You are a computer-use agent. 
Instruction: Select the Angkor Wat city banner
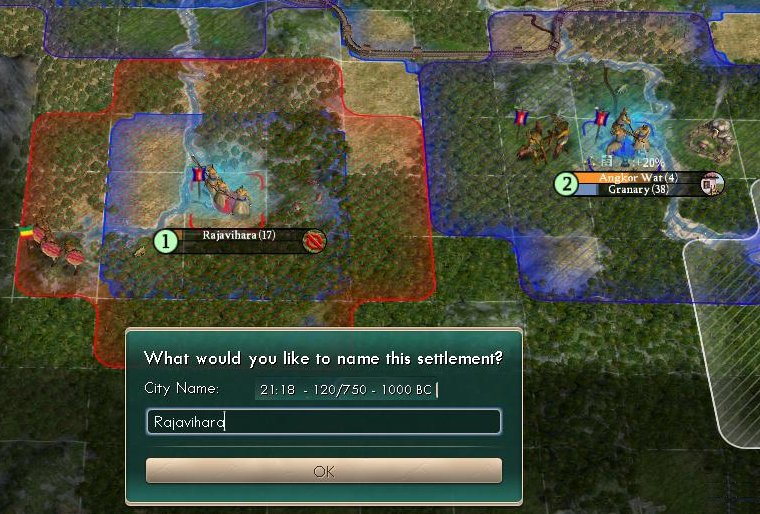click(x=637, y=178)
